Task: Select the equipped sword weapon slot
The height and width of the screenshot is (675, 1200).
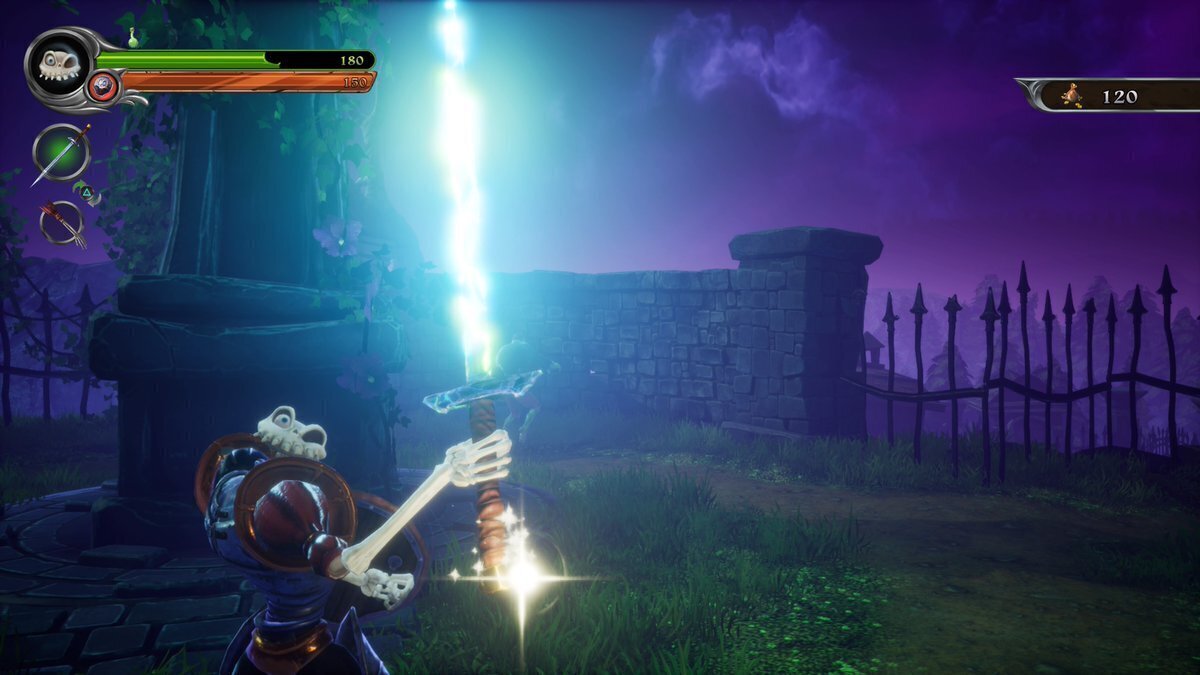Action: (x=62, y=153)
